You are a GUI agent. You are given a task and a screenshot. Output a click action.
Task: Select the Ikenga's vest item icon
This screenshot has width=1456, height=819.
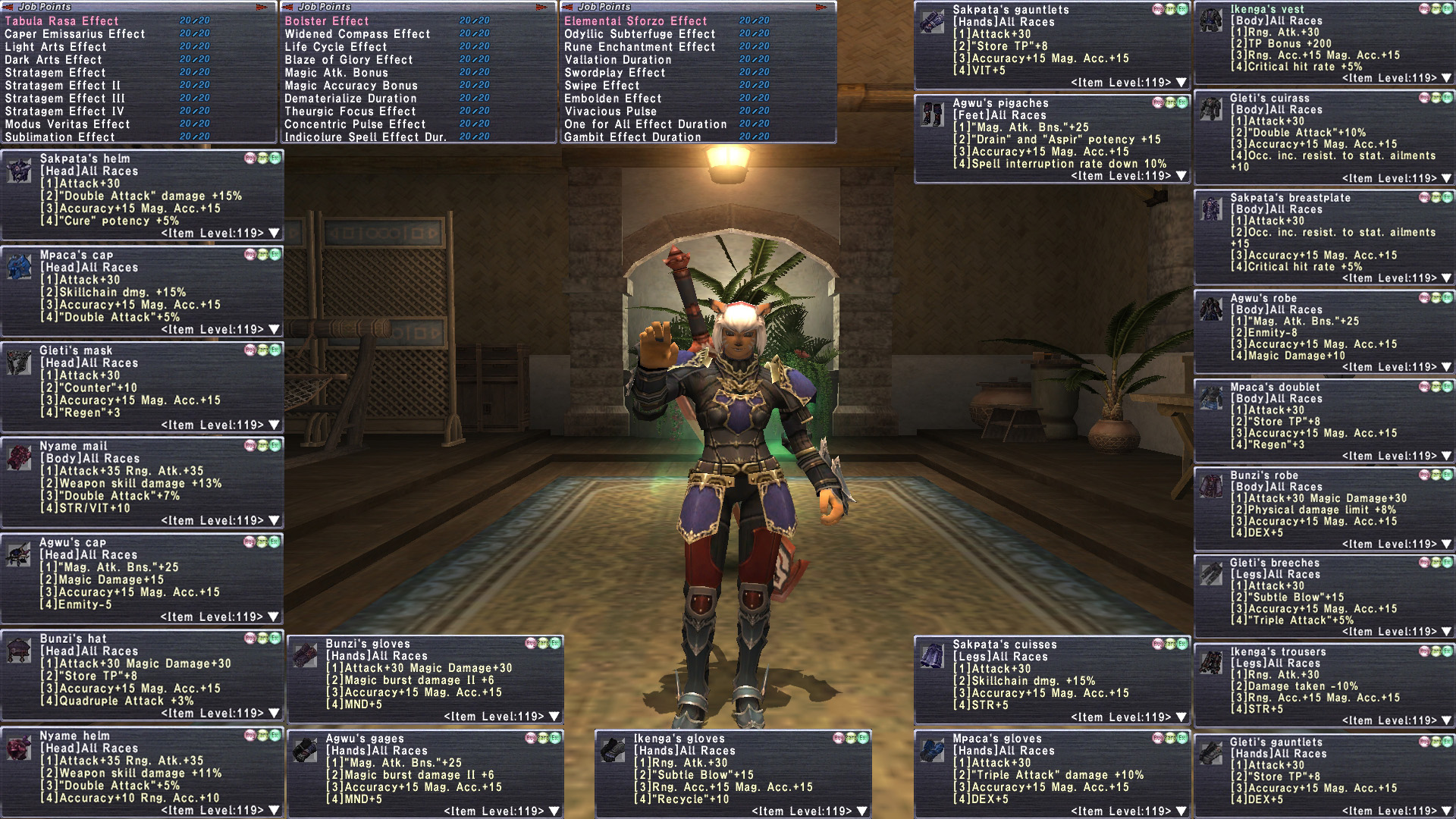pos(1211,20)
